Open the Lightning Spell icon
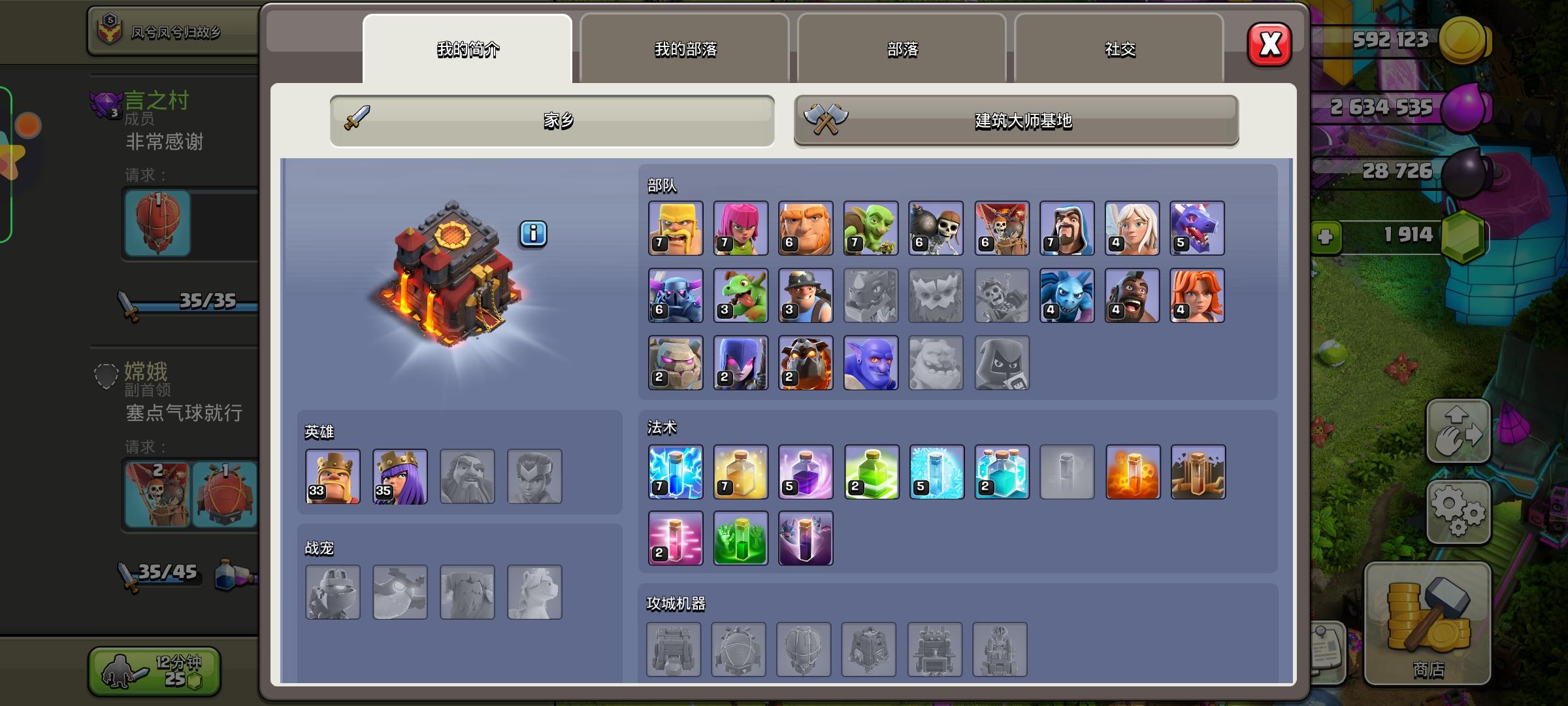 tap(676, 472)
